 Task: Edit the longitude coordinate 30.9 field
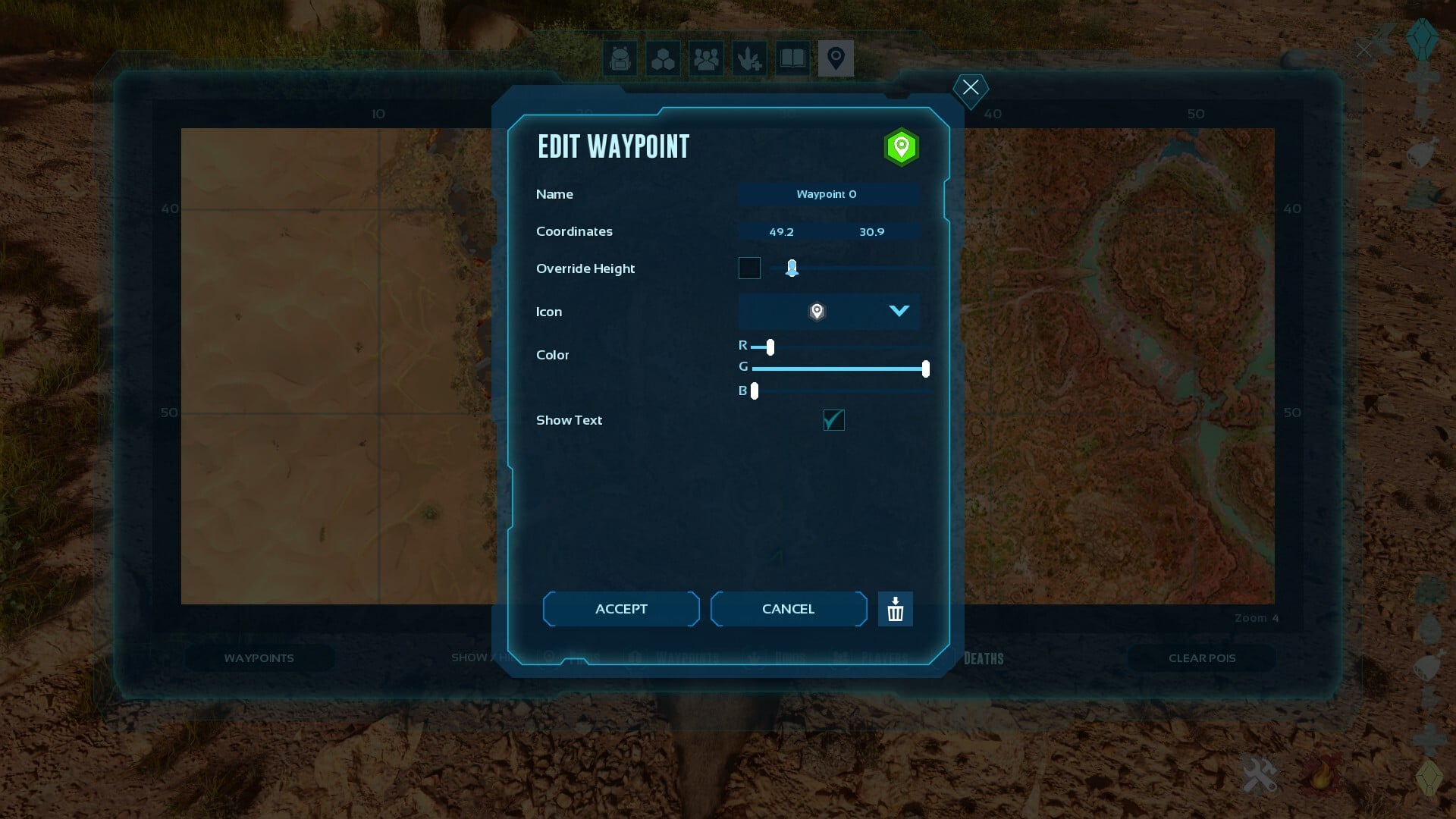click(871, 232)
